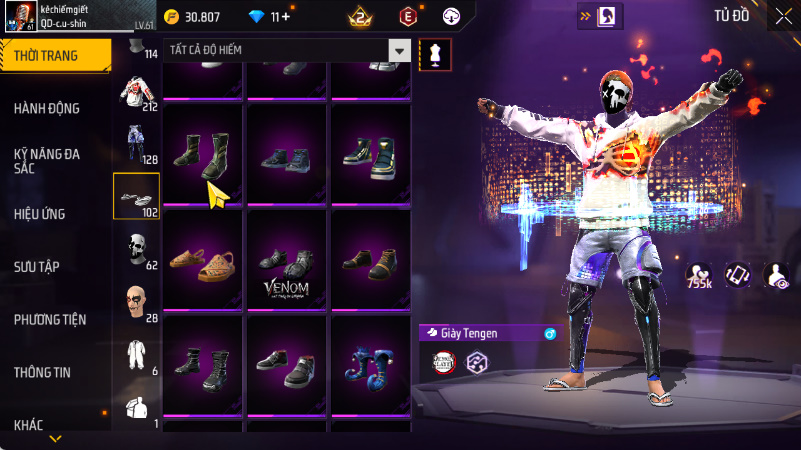Open the Tủ Đồ wardrobe button
801x450 pixels.
(x=731, y=15)
